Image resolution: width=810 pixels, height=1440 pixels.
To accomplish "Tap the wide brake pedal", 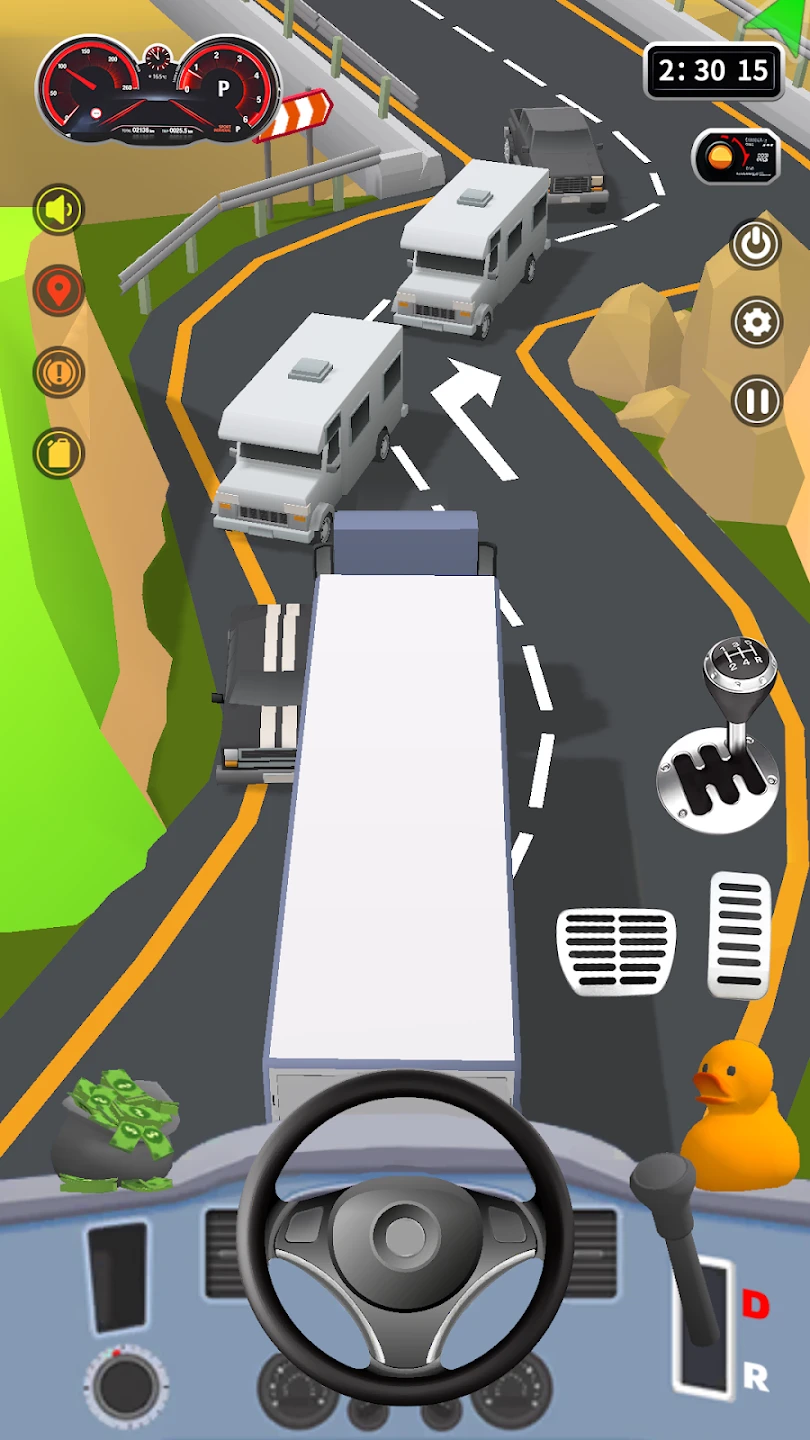I will (616, 951).
